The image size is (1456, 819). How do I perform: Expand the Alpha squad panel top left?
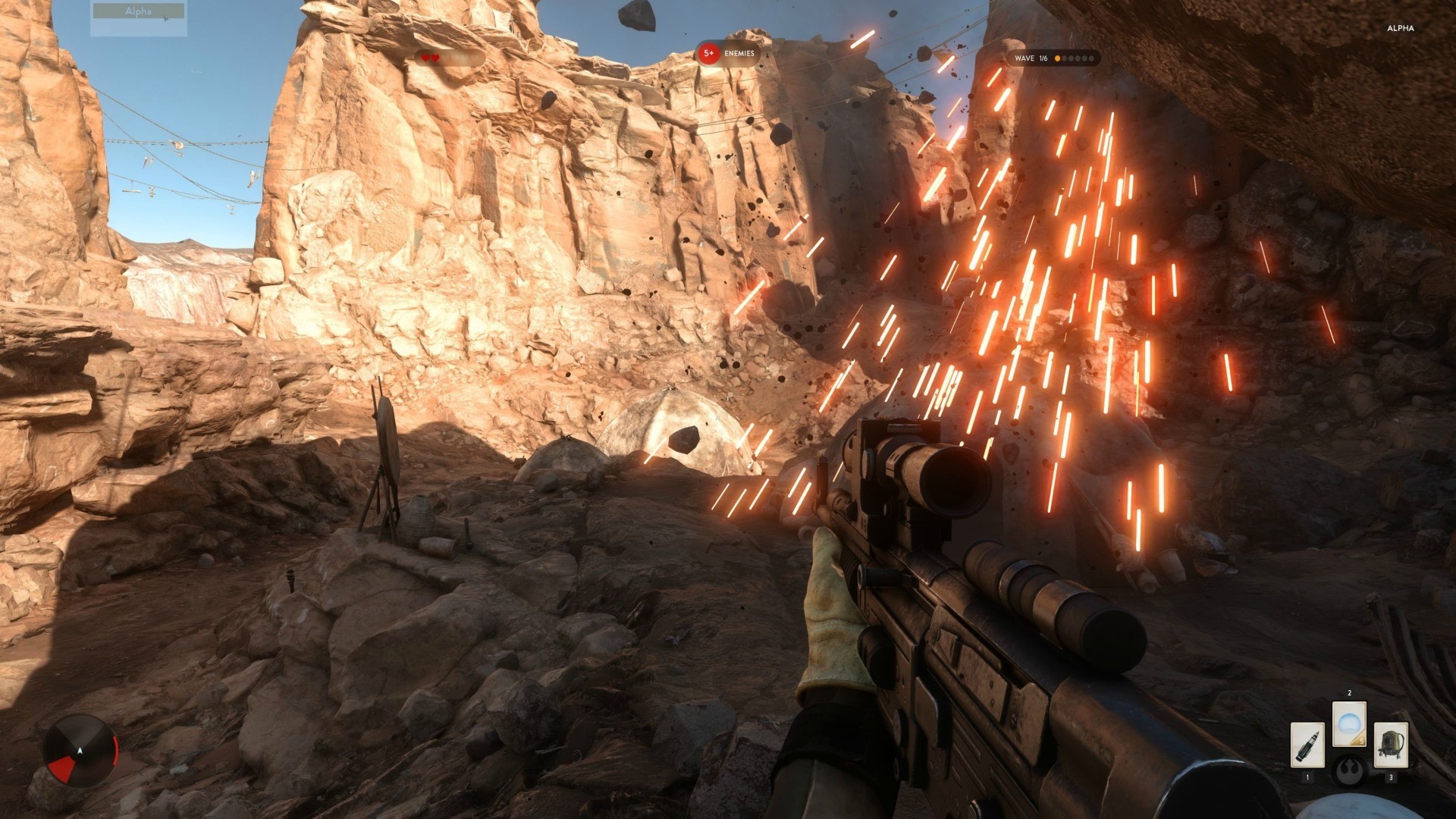[x=138, y=19]
